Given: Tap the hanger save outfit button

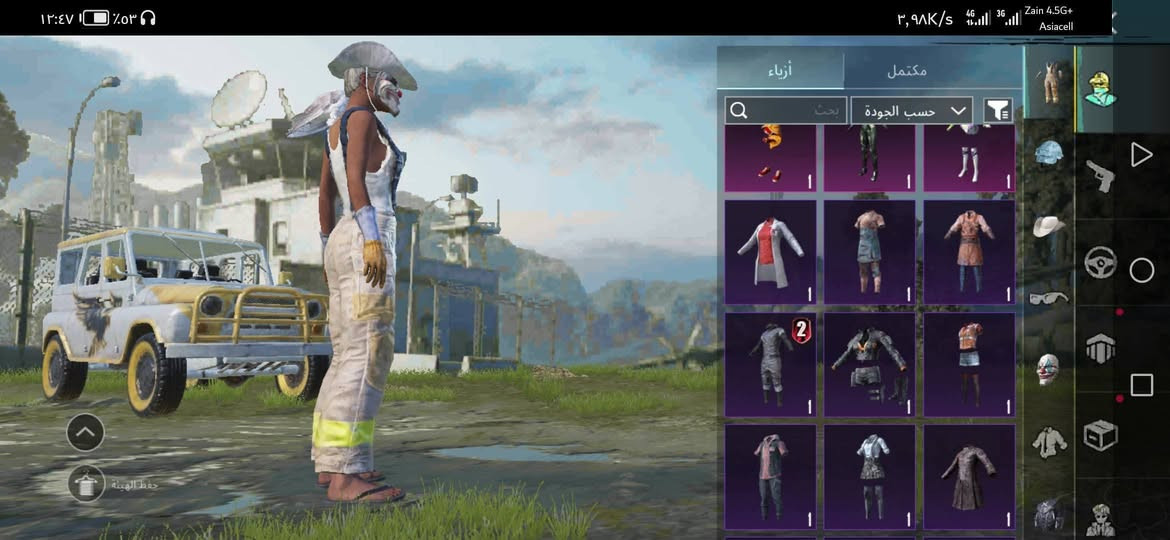Looking at the screenshot, I should point(85,484).
